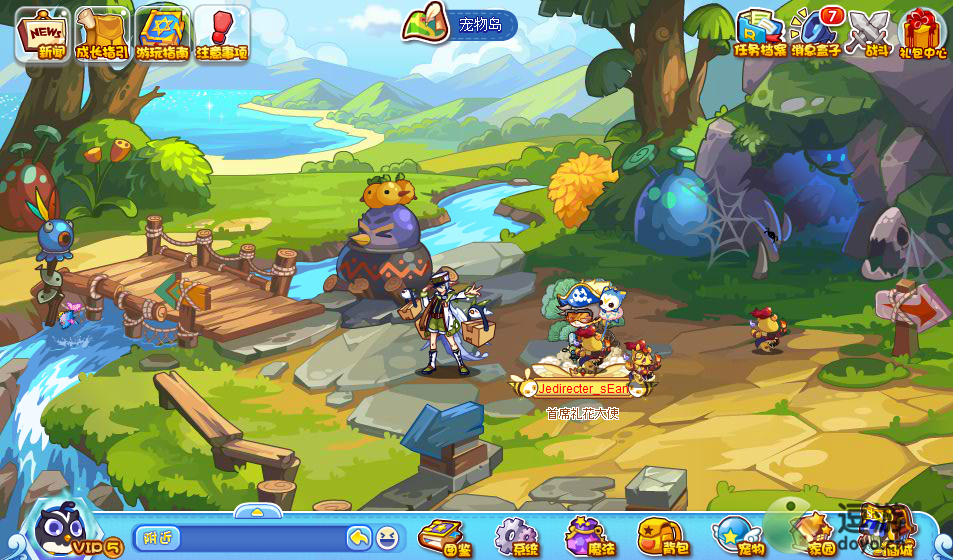The image size is (953, 560).
Task: Send the chat message with arrow button
Action: click(x=359, y=537)
